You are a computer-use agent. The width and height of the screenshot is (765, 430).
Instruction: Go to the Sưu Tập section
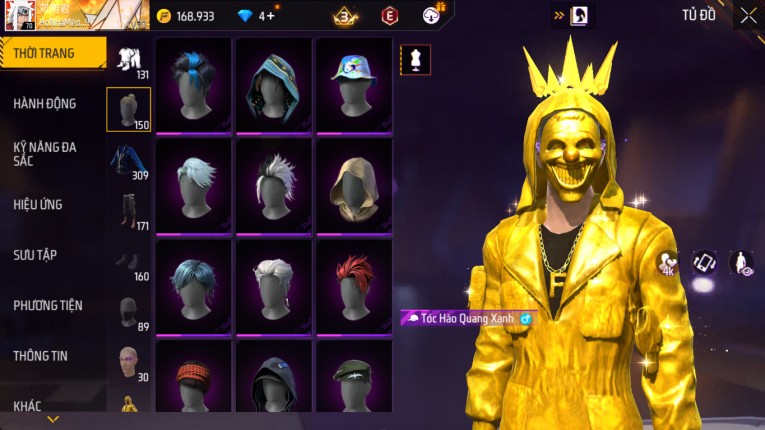(x=35, y=255)
